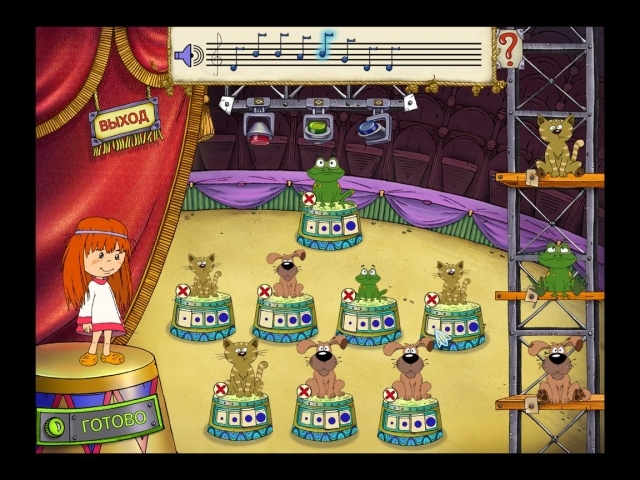Click the ВЫХОД exit sign

[124, 121]
